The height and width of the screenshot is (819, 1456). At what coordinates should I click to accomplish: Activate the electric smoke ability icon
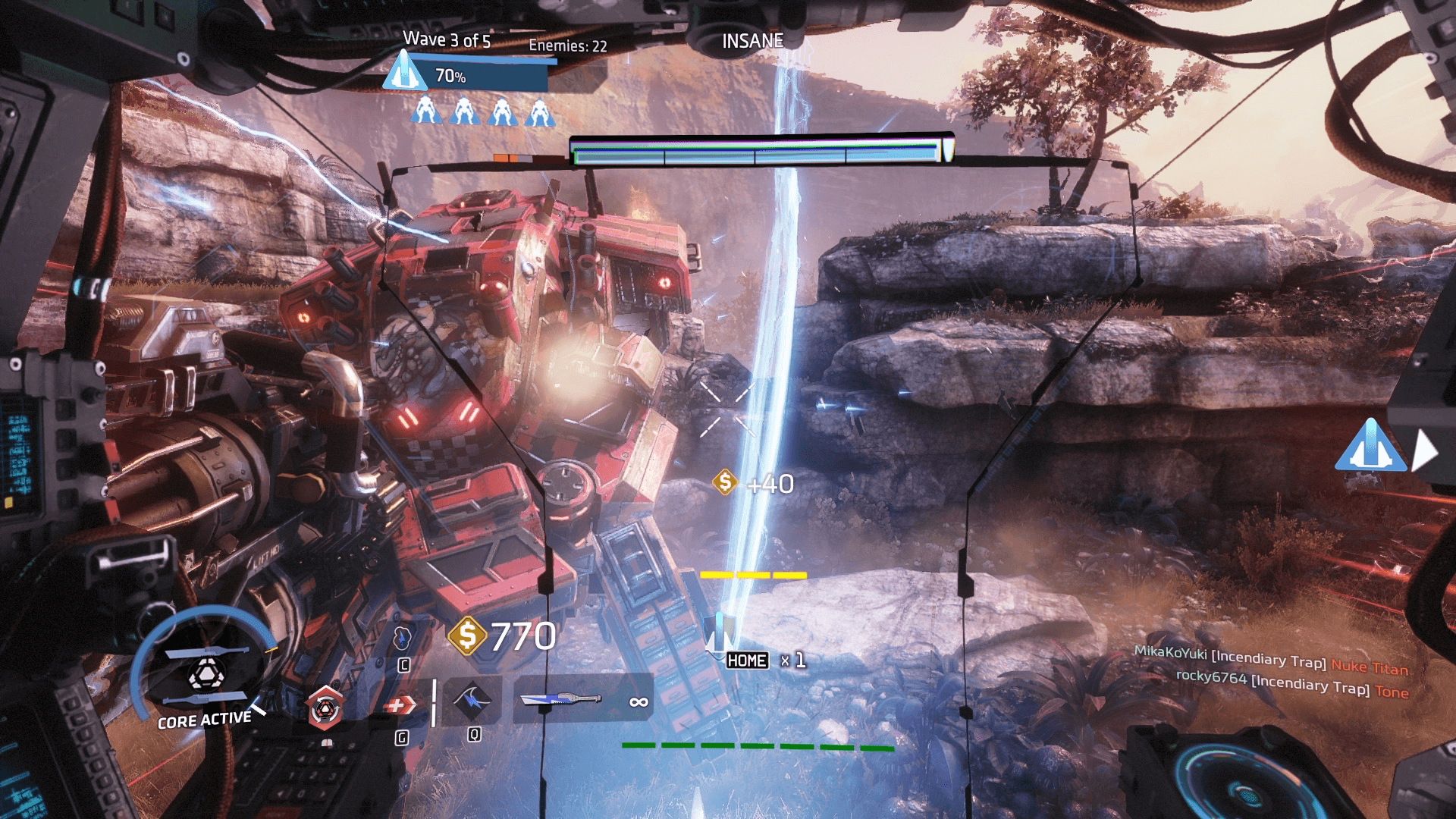(x=403, y=638)
